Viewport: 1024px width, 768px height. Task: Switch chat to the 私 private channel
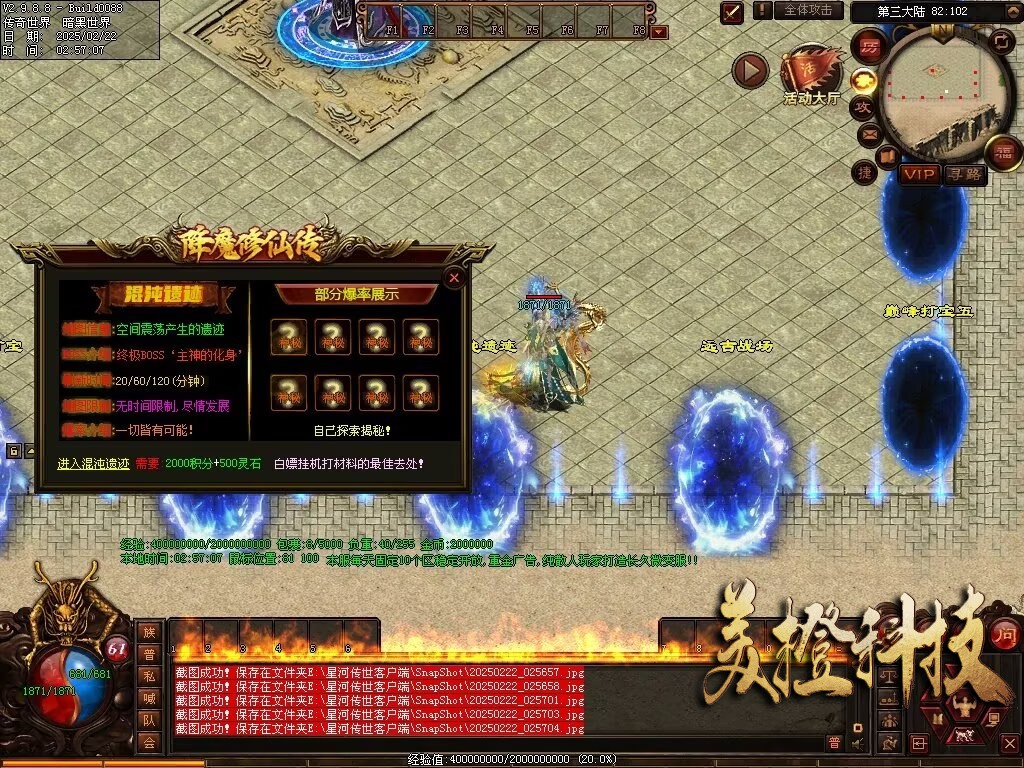click(149, 676)
